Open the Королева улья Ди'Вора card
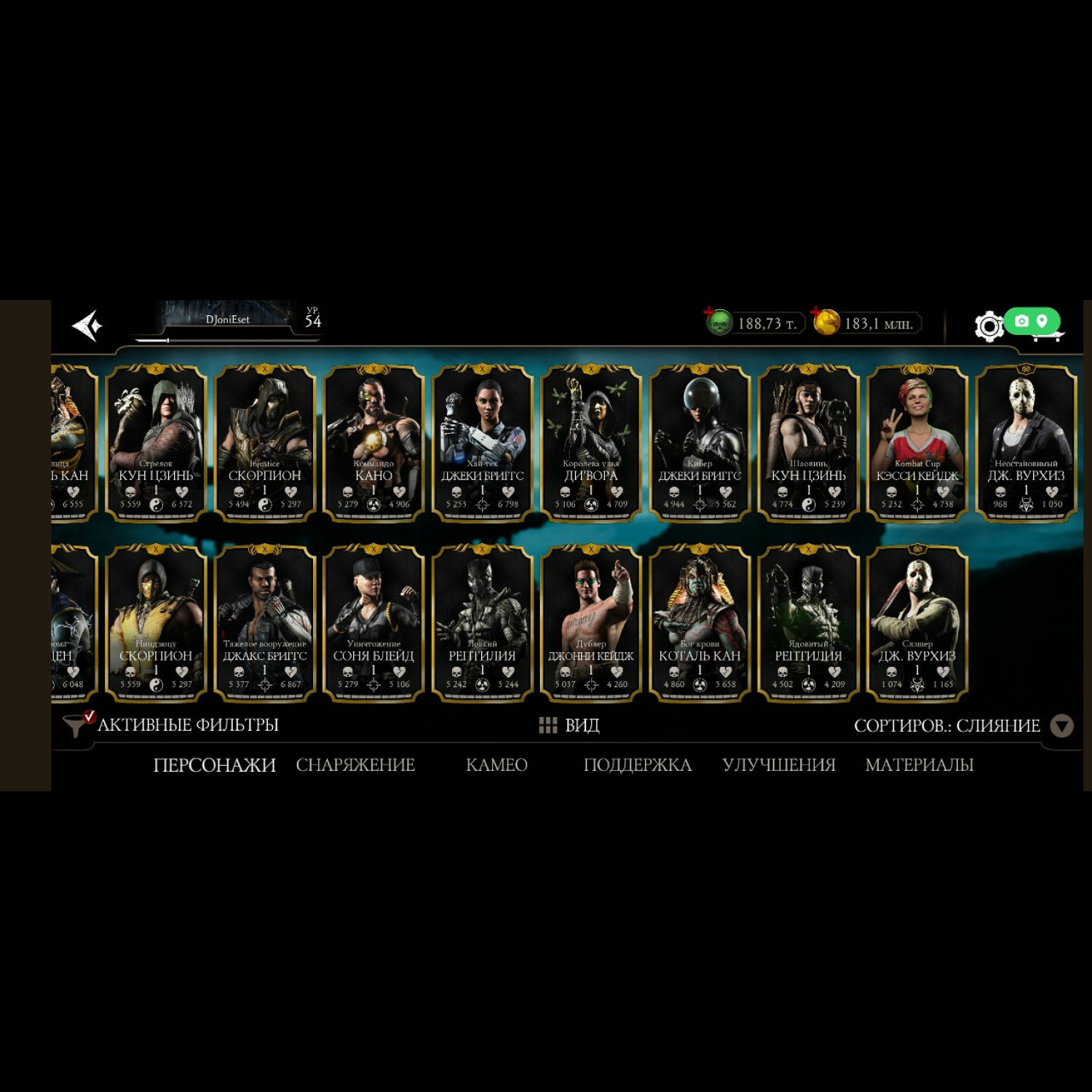The image size is (1092, 1092). (590, 443)
